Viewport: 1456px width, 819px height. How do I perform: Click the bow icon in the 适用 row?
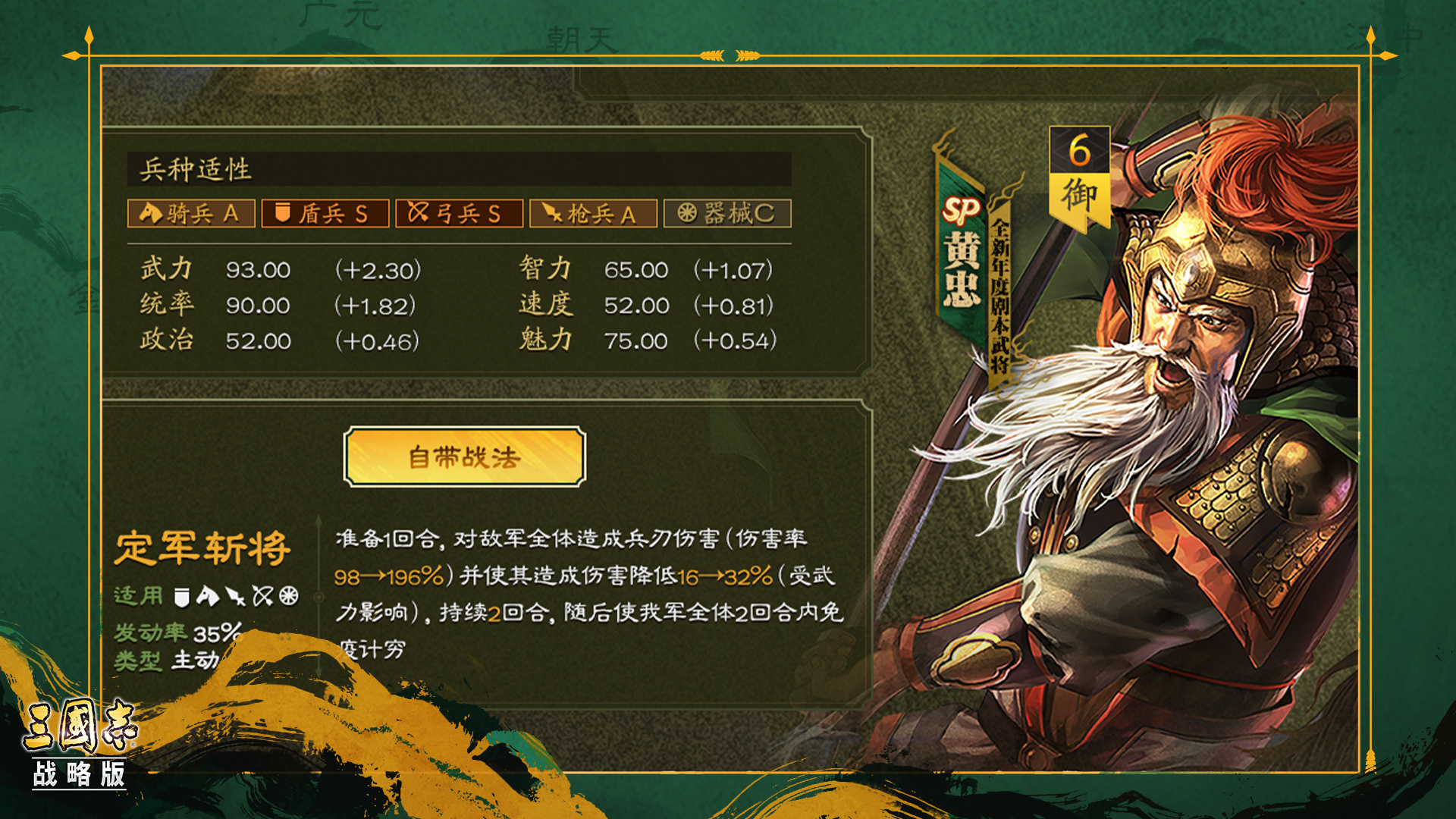(x=263, y=598)
